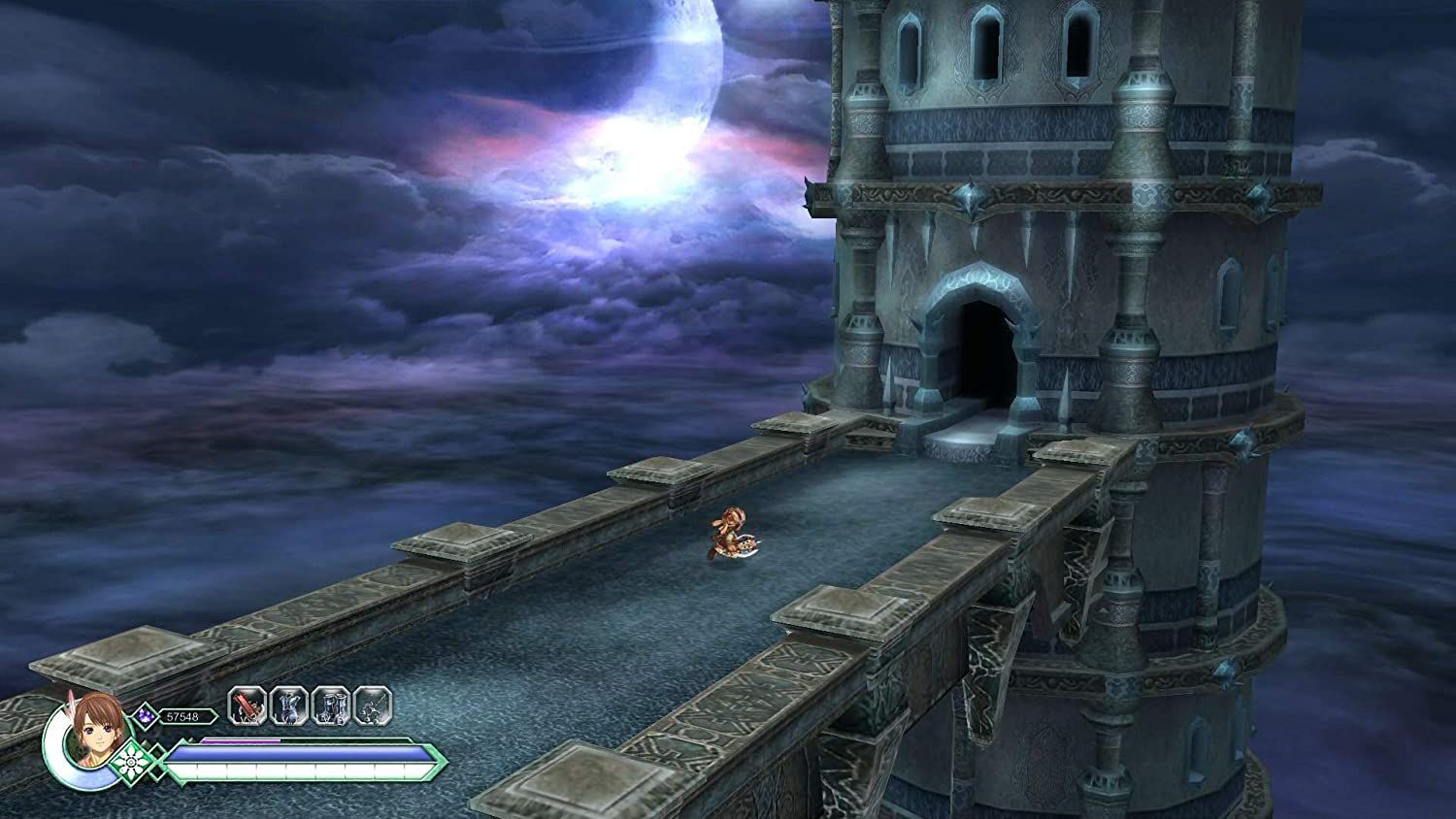The width and height of the screenshot is (1456, 819).
Task: Click Yunica standing on the bridge
Action: [x=730, y=534]
